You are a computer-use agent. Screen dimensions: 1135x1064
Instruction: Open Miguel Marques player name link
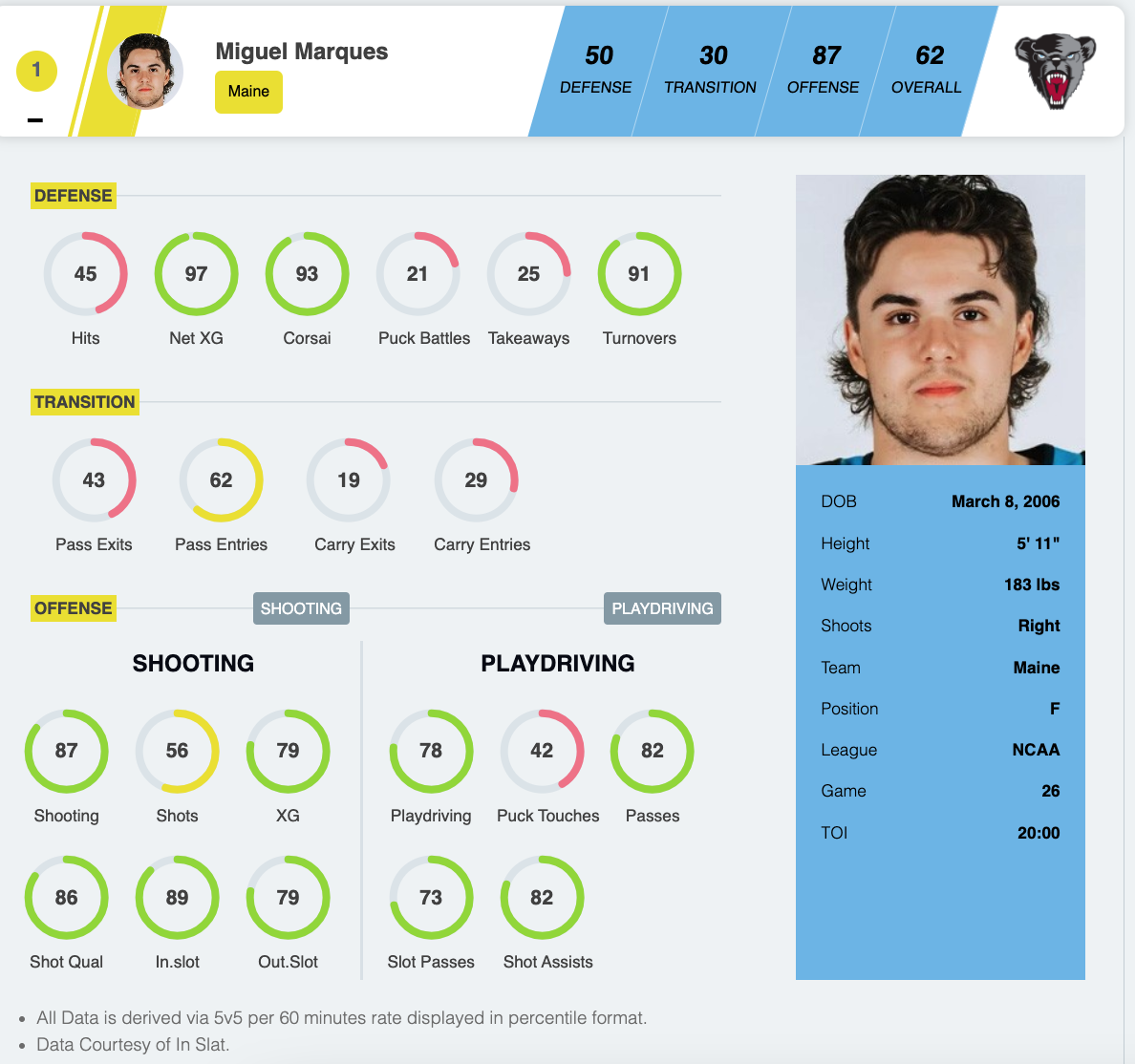coord(302,52)
